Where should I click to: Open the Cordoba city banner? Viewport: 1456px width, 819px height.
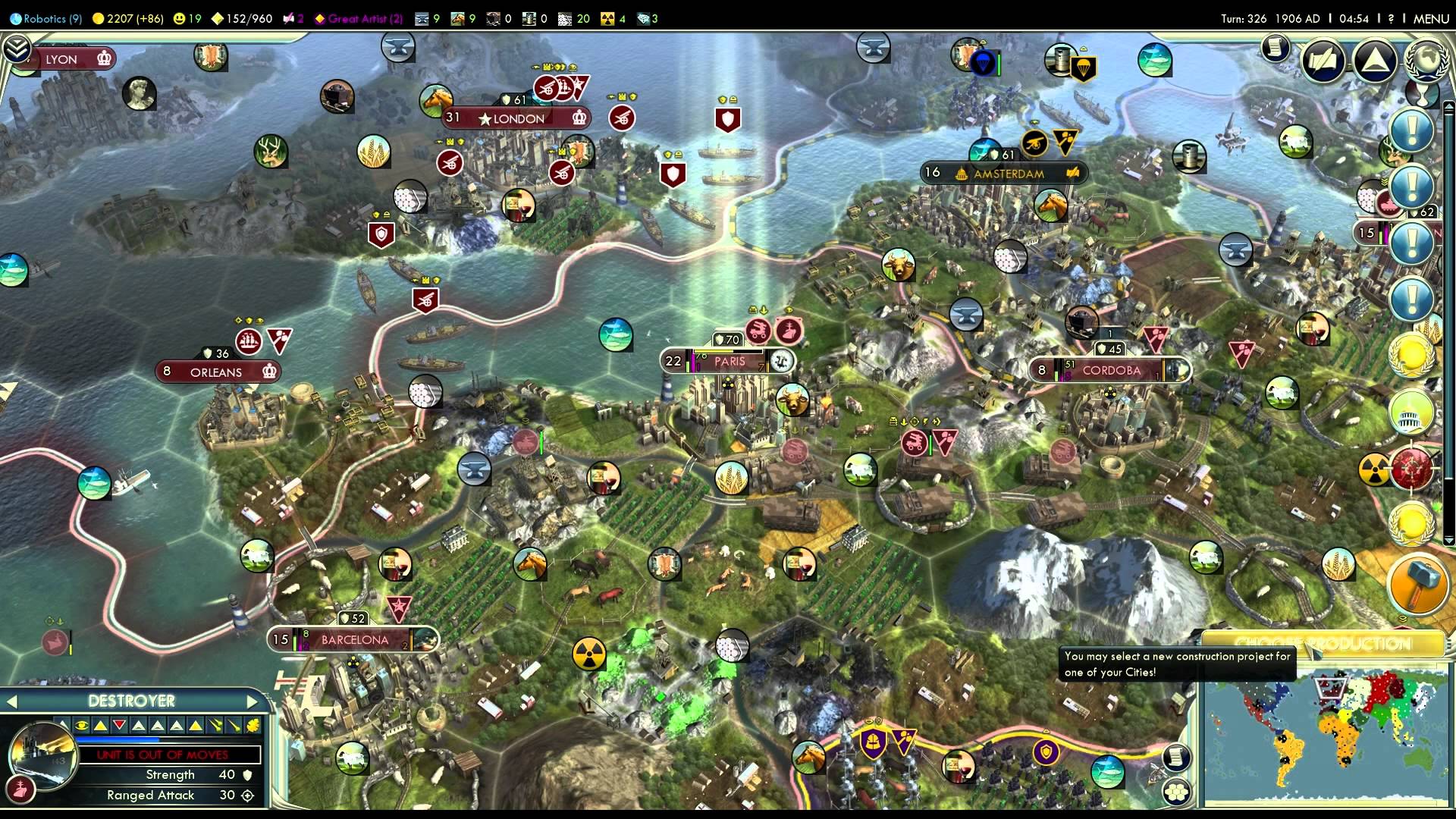pyautogui.click(x=1111, y=371)
